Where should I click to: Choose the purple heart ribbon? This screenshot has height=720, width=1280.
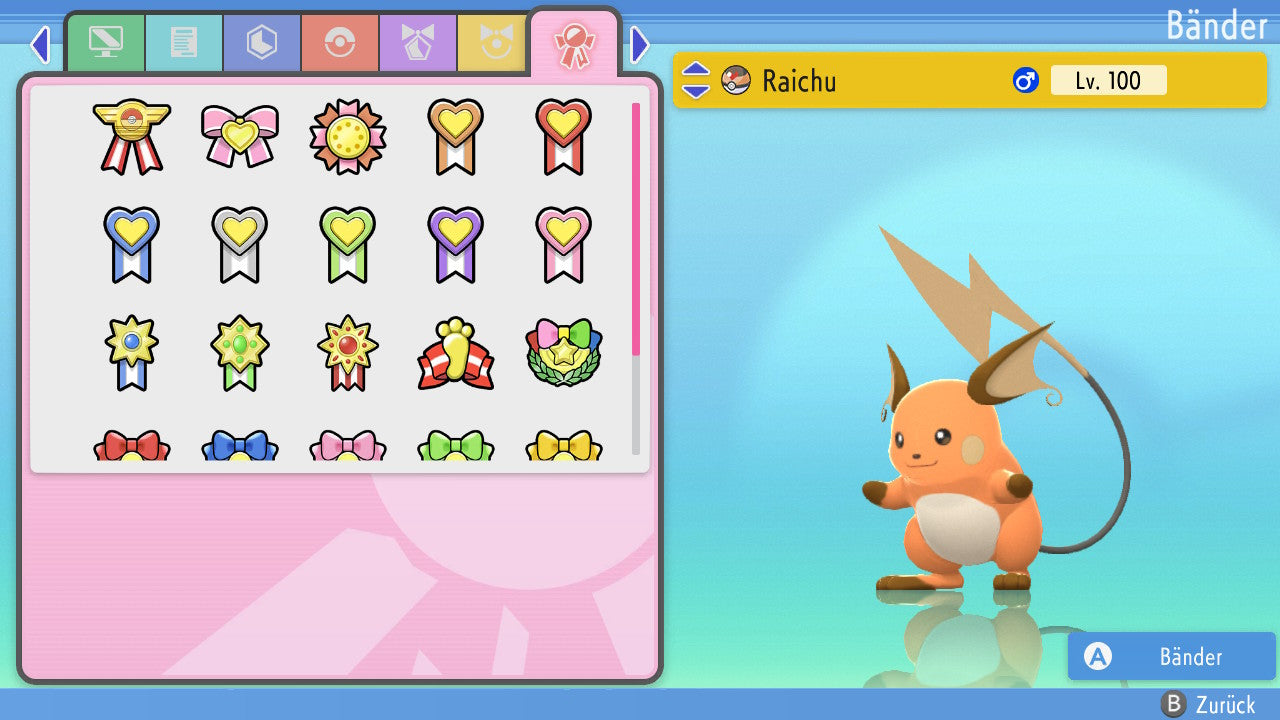(455, 243)
